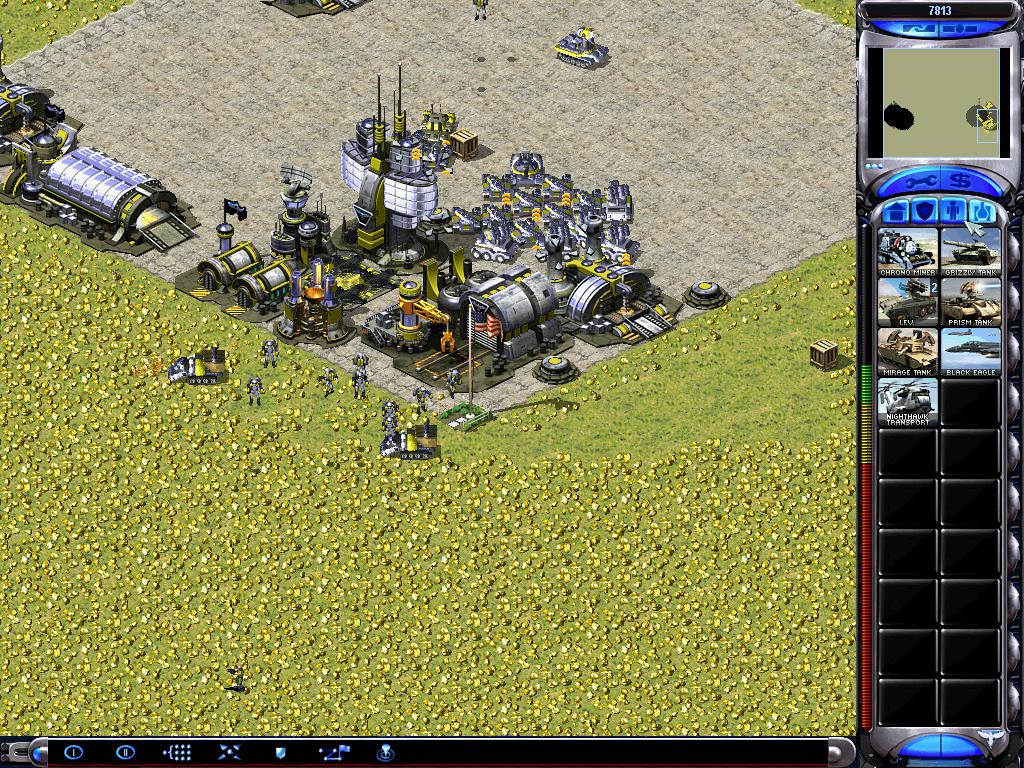Viewport: 1024px width, 768px height.
Task: Select control group two button
Action: [x=125, y=752]
